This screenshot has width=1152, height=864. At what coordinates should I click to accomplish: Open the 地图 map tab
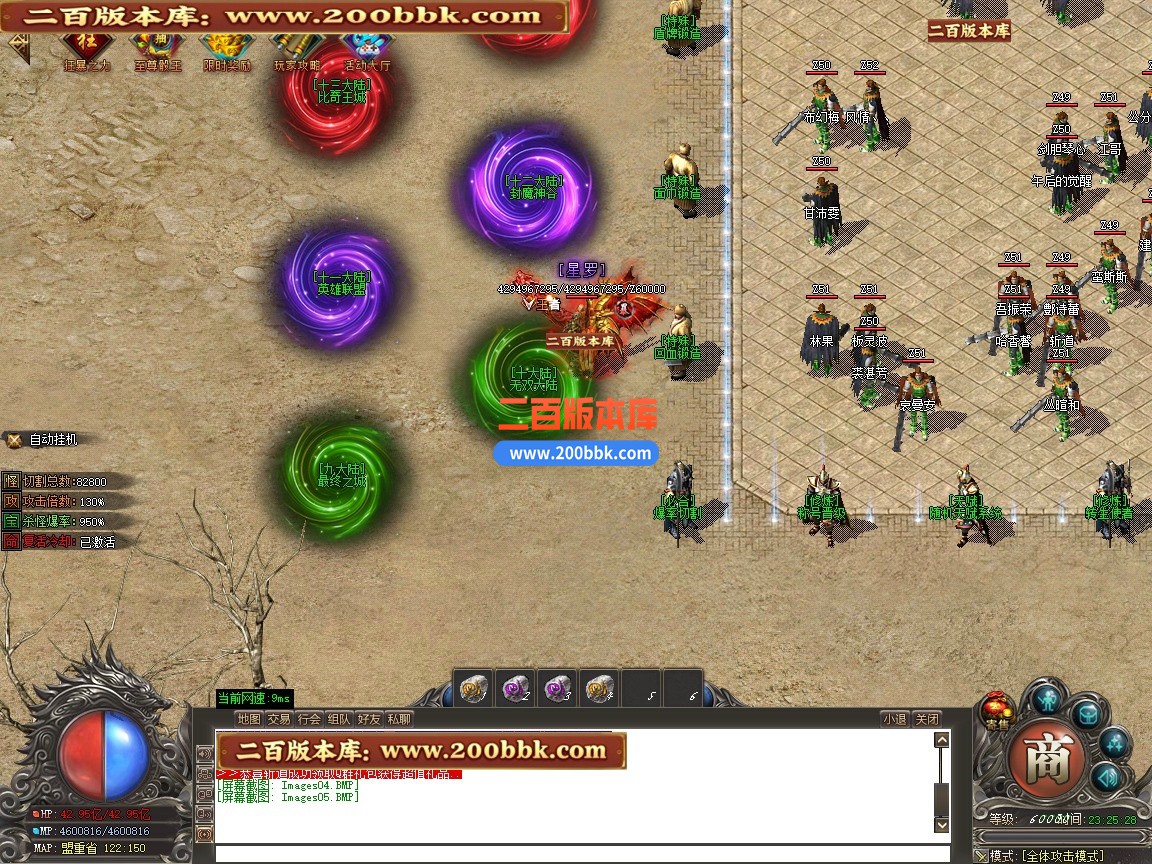coord(249,718)
